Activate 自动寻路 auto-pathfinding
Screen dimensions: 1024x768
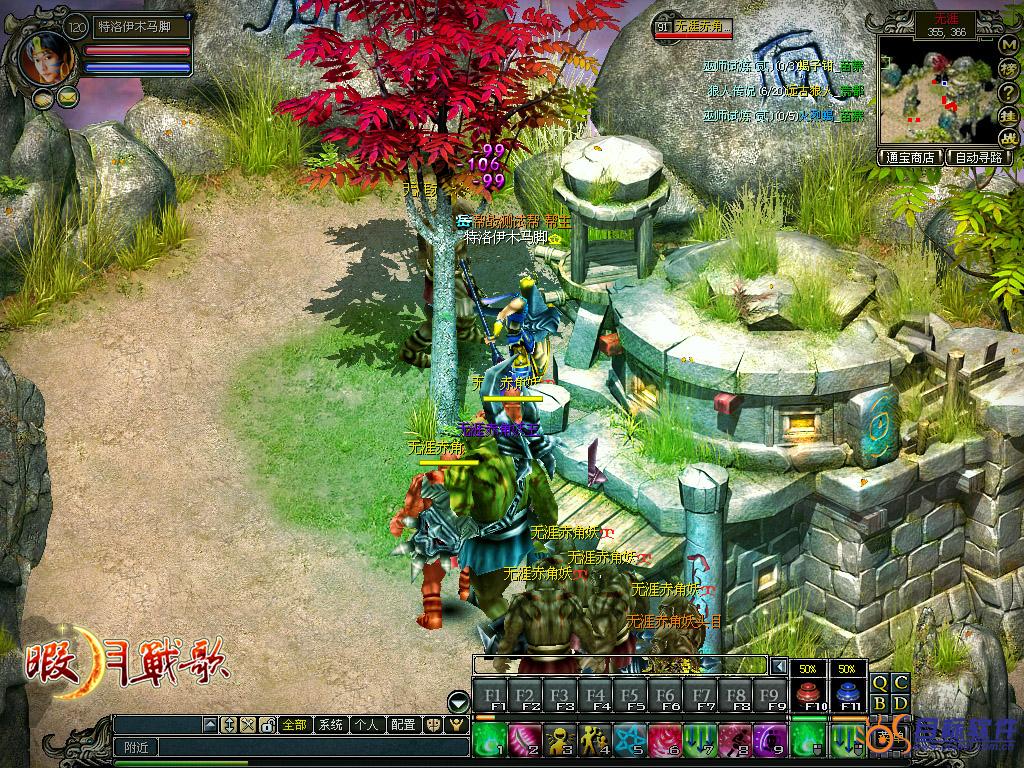click(x=981, y=157)
